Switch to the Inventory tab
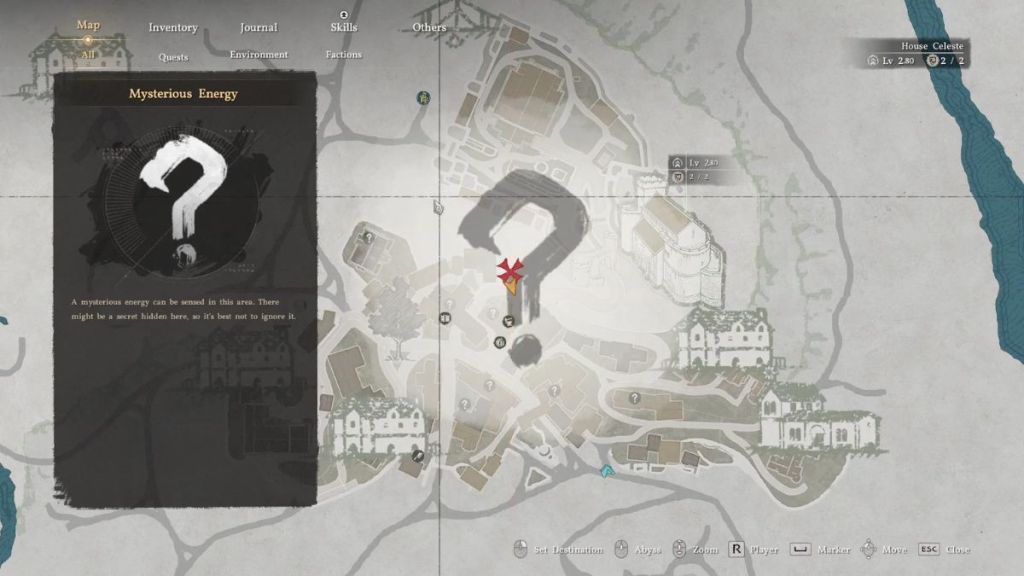Screen dimensions: 1024x576 173,28
